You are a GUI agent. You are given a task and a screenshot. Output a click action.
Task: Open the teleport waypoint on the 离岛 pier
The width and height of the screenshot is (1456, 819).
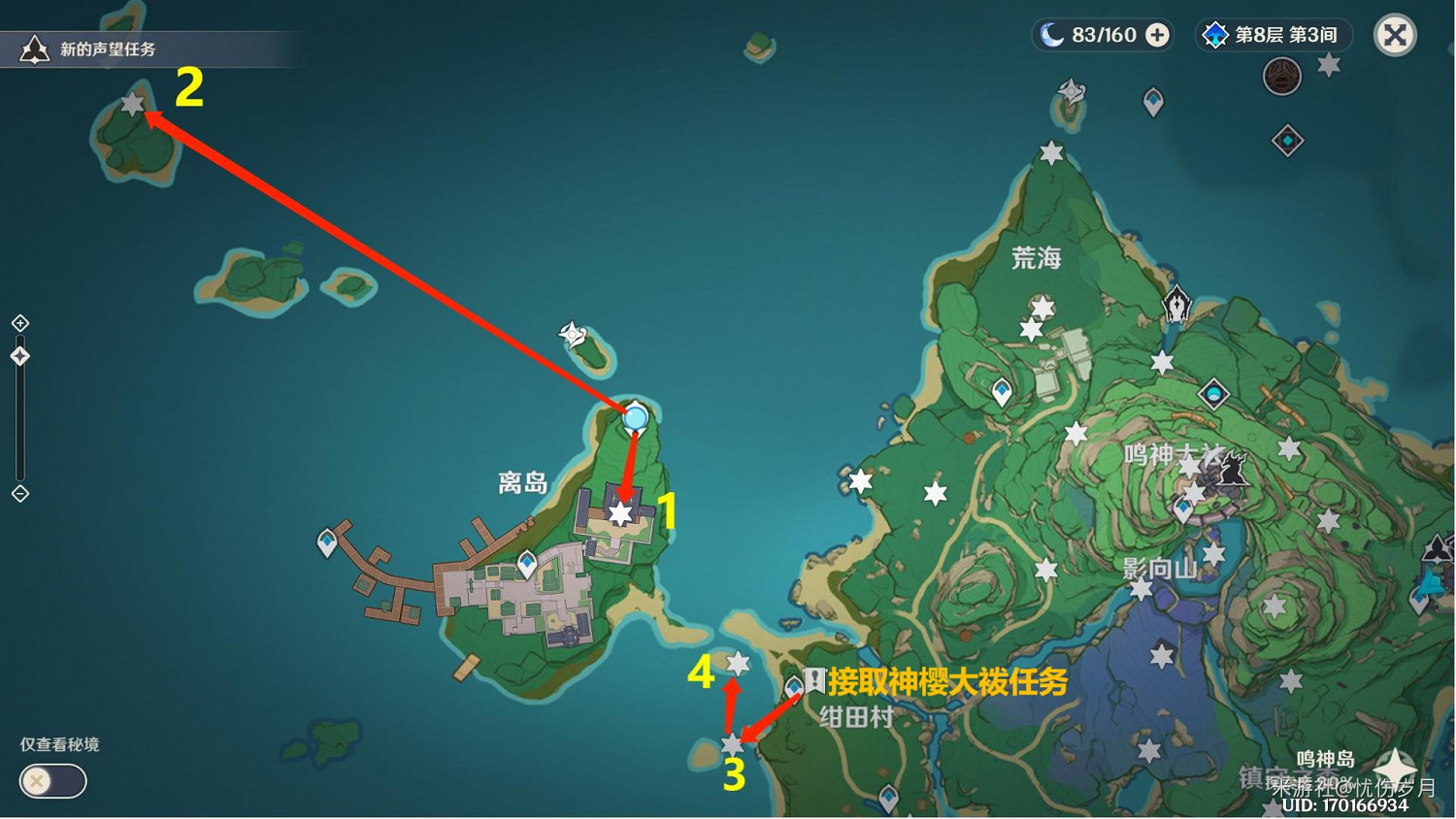click(x=328, y=541)
